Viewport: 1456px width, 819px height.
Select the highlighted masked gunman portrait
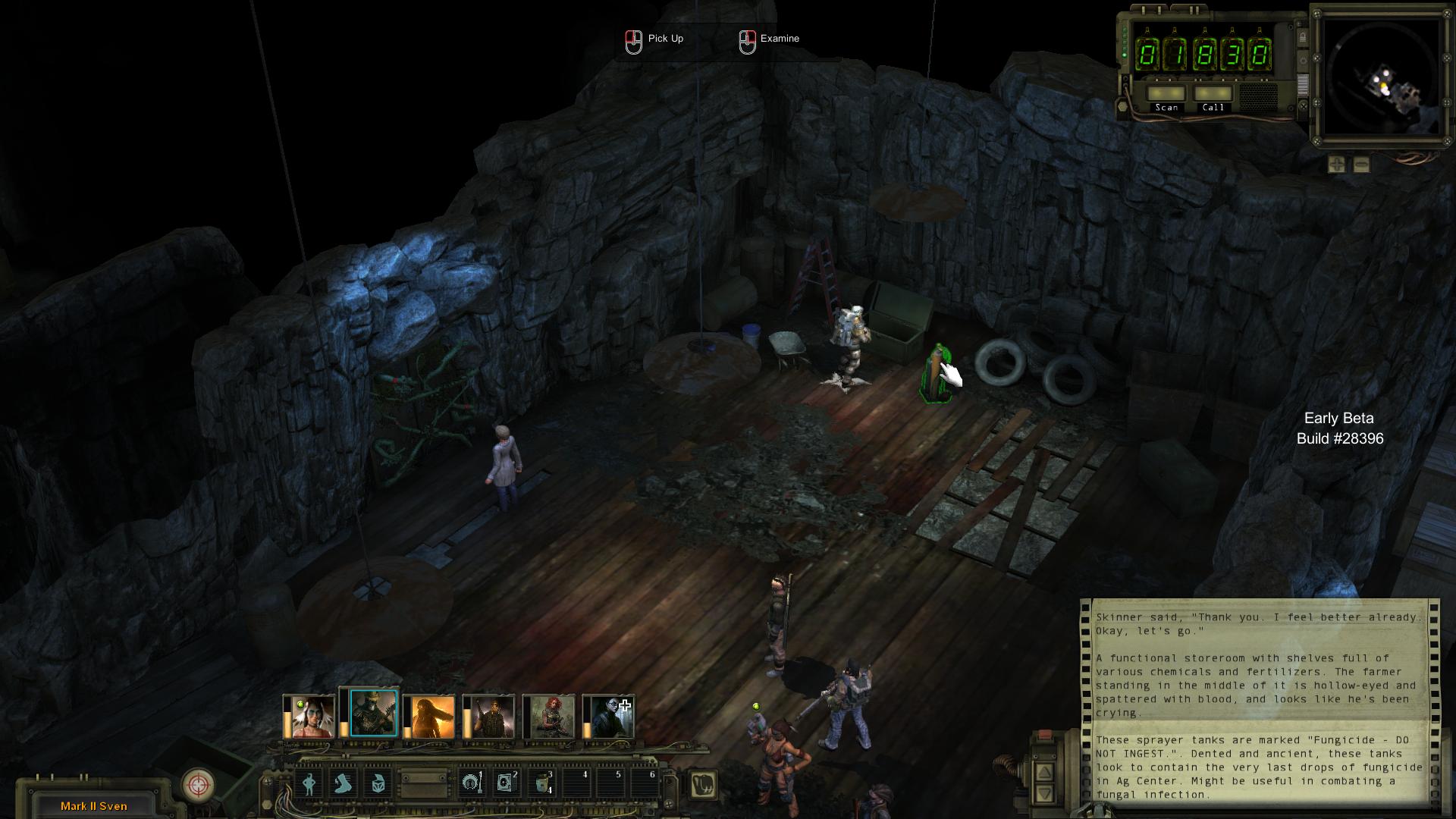click(373, 714)
